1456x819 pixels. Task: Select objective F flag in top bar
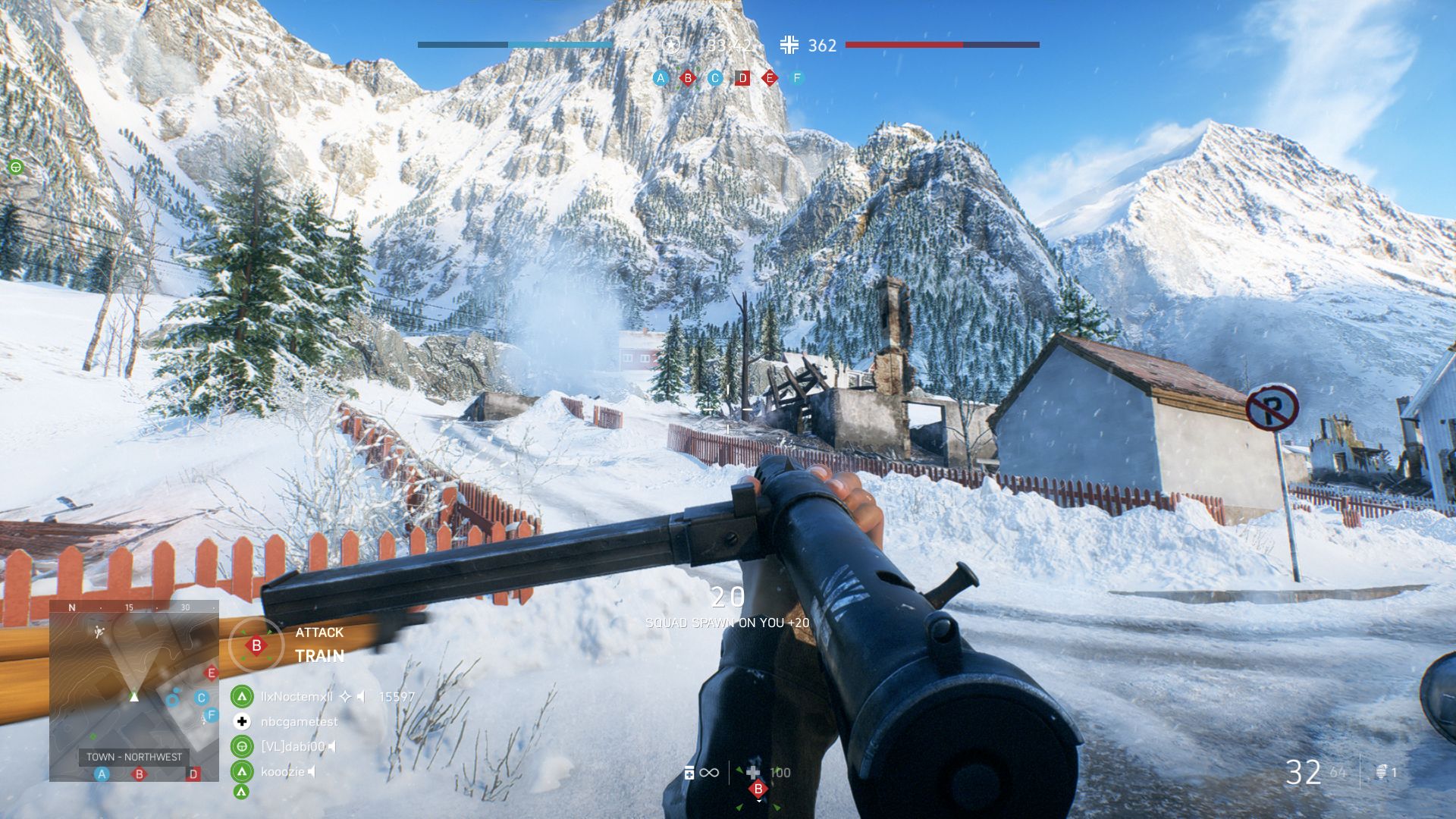click(x=797, y=78)
